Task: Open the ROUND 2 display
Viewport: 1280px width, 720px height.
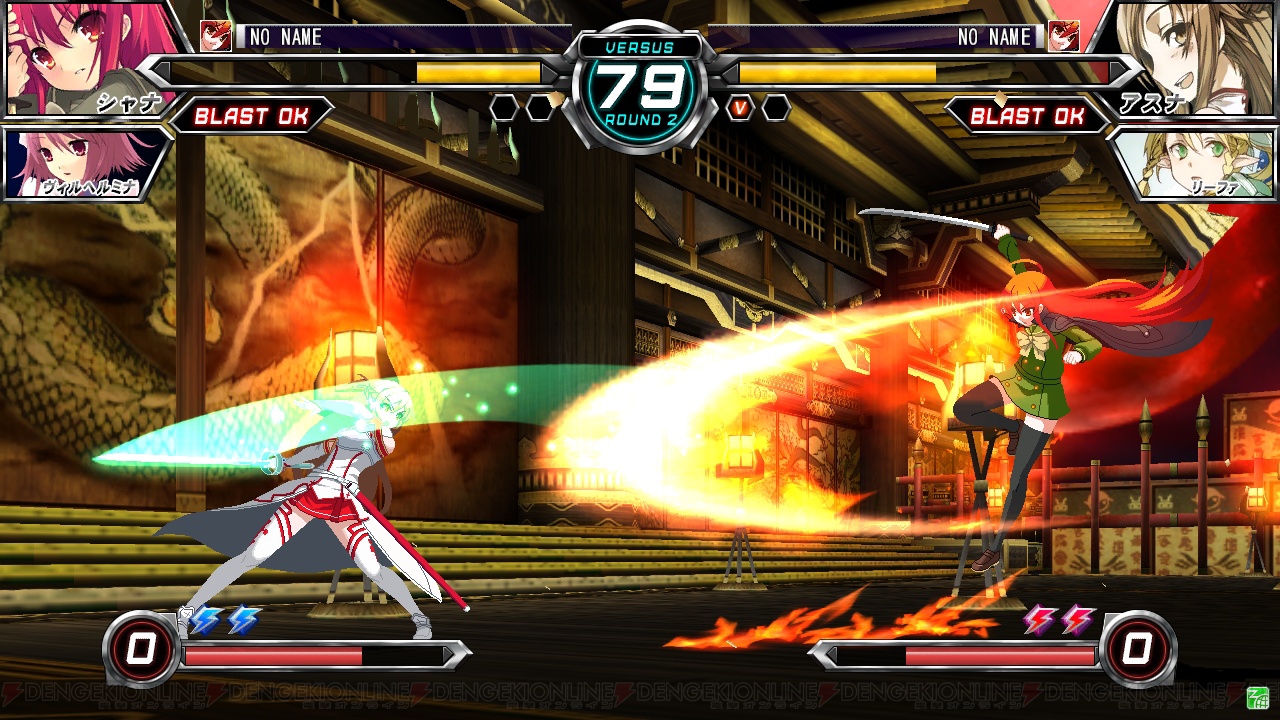Action: click(x=640, y=116)
